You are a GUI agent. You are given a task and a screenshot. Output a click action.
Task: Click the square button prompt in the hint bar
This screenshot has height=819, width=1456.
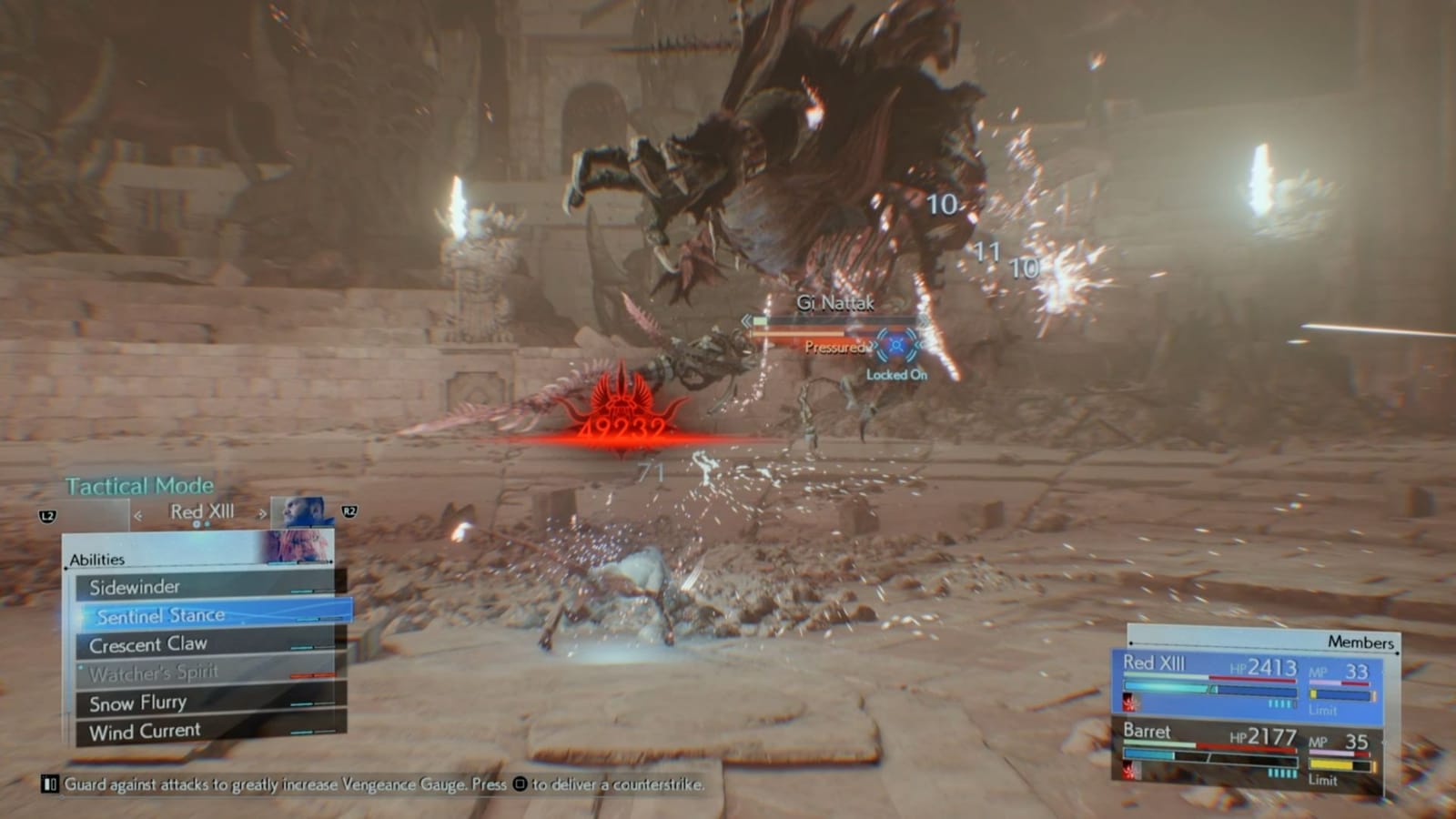(519, 784)
